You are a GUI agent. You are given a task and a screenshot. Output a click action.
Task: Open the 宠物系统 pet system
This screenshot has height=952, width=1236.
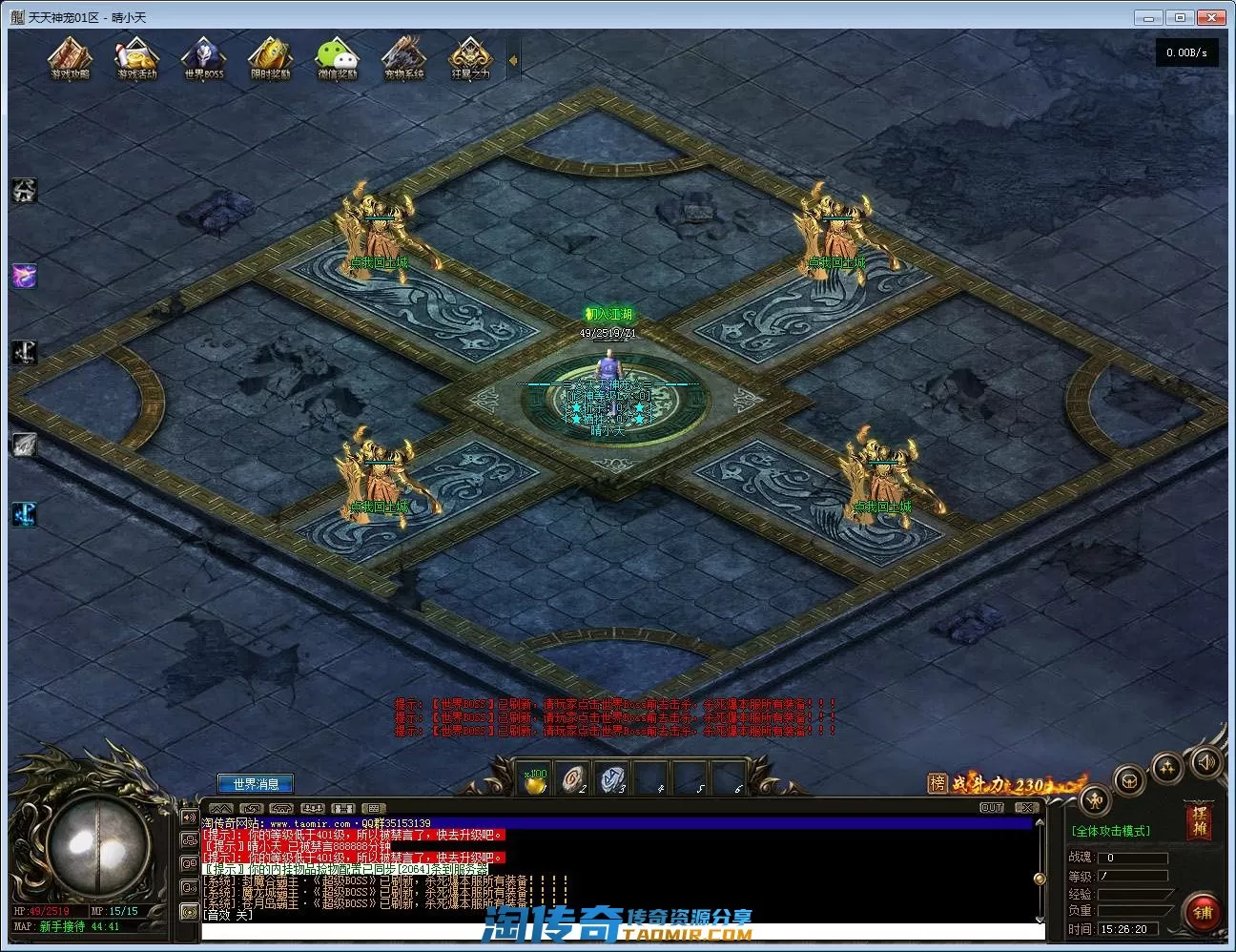click(403, 57)
